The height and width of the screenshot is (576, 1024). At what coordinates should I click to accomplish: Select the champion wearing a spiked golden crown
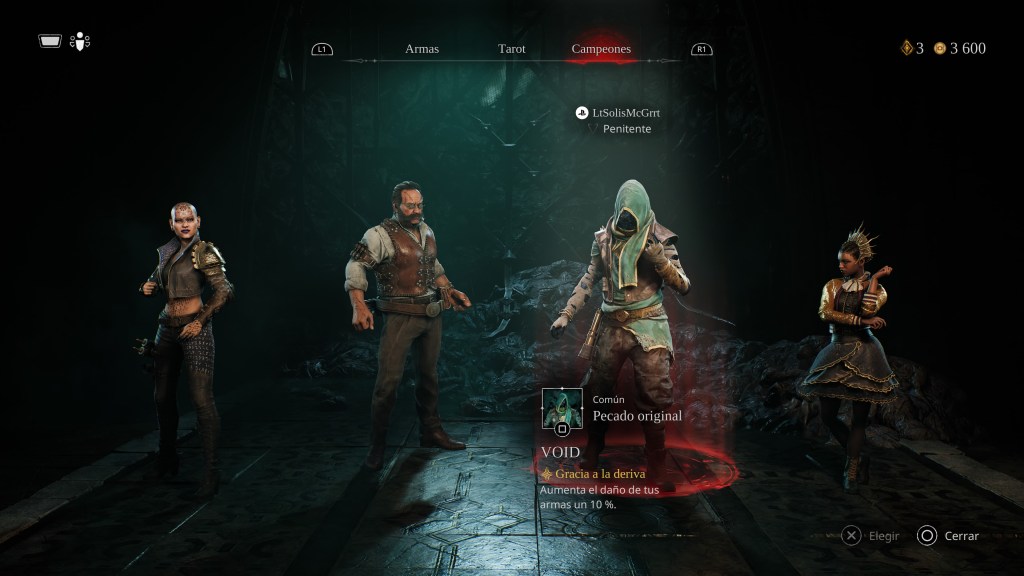(x=852, y=350)
